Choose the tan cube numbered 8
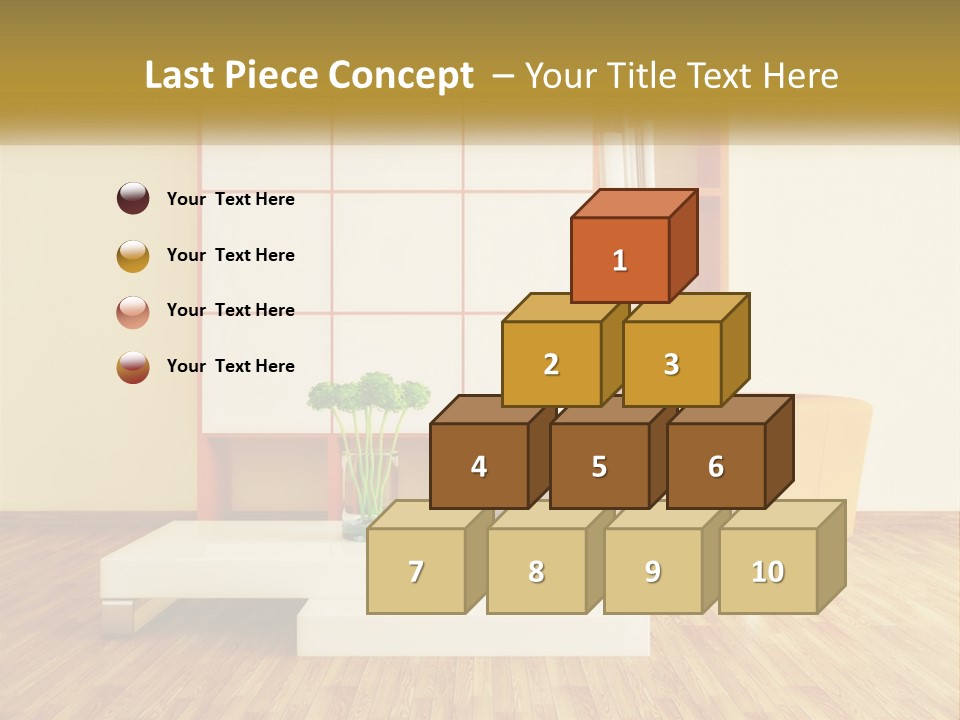 click(536, 571)
